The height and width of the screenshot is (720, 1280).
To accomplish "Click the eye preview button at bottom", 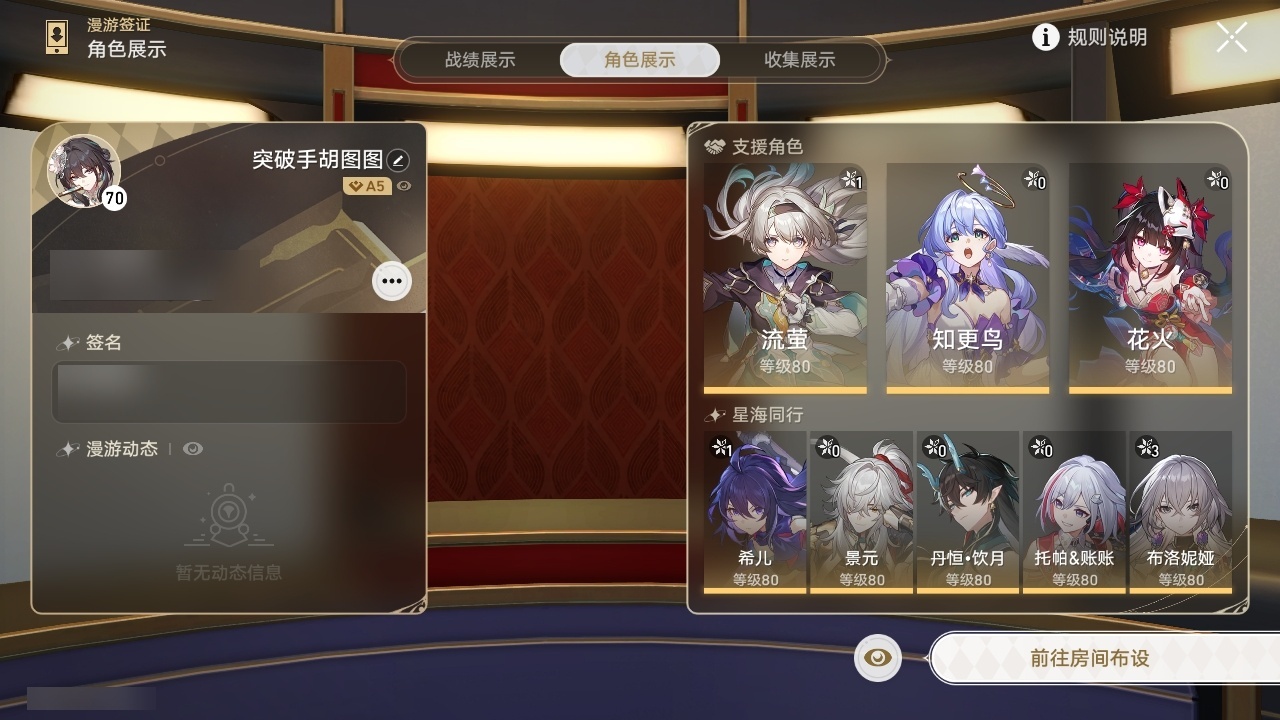I will pos(876,658).
